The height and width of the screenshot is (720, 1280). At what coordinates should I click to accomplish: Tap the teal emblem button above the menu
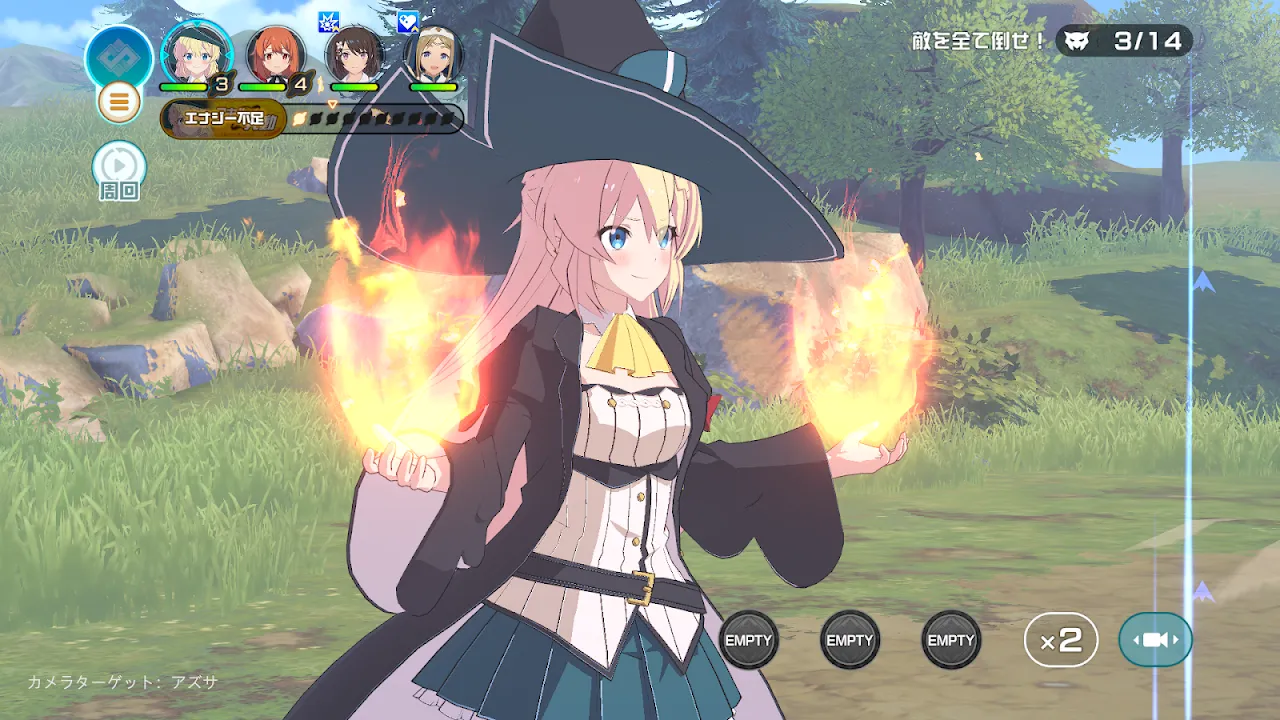tap(119, 56)
